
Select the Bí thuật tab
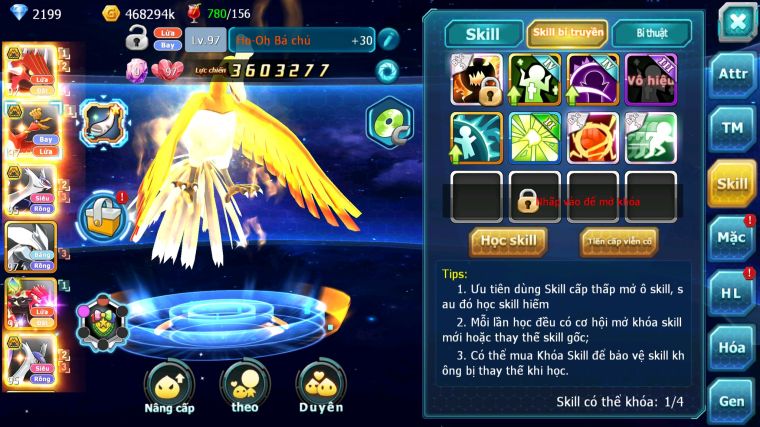(652, 33)
